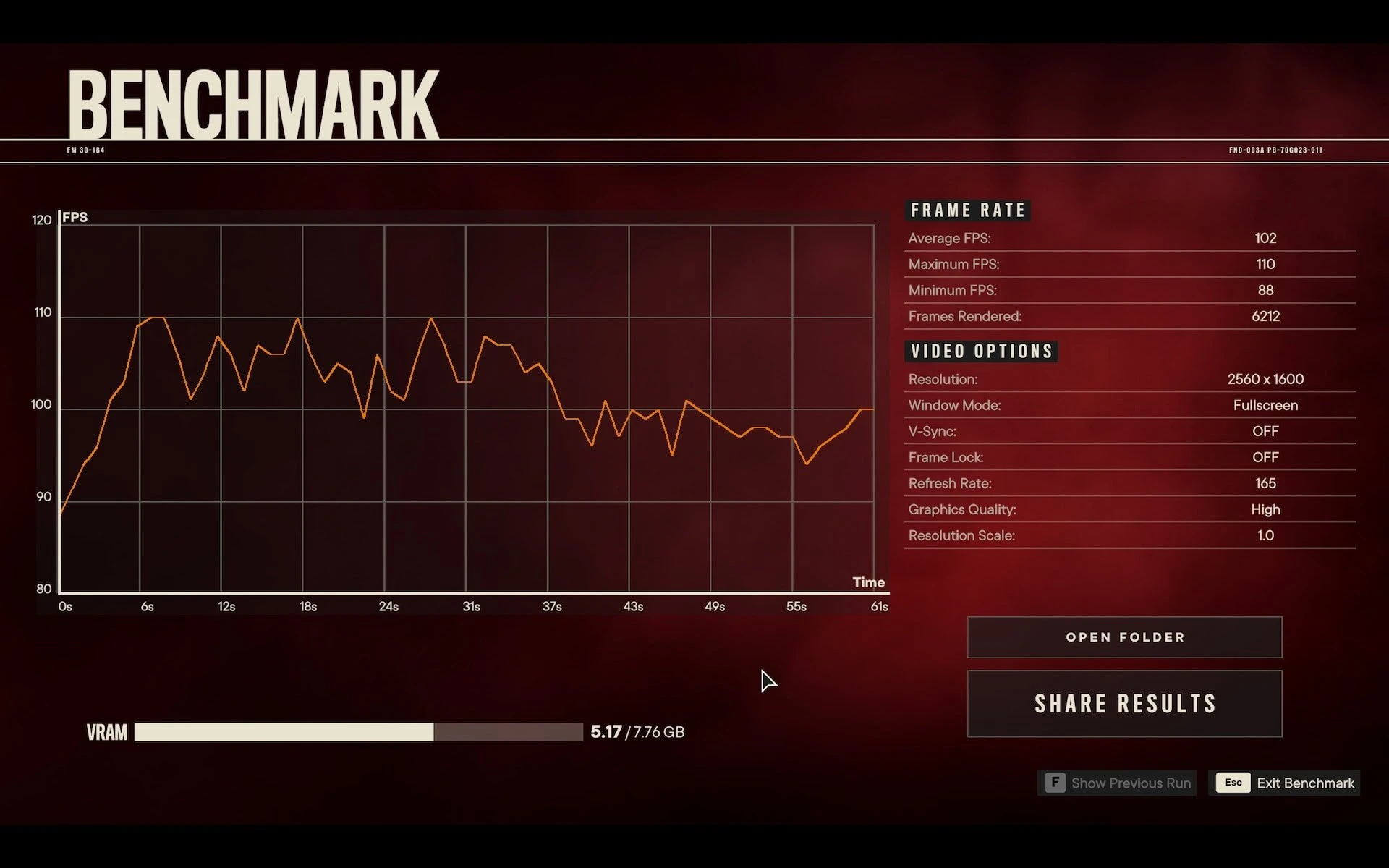Image resolution: width=1389 pixels, height=868 pixels.
Task: Show Previous Run results
Action: 1118,783
